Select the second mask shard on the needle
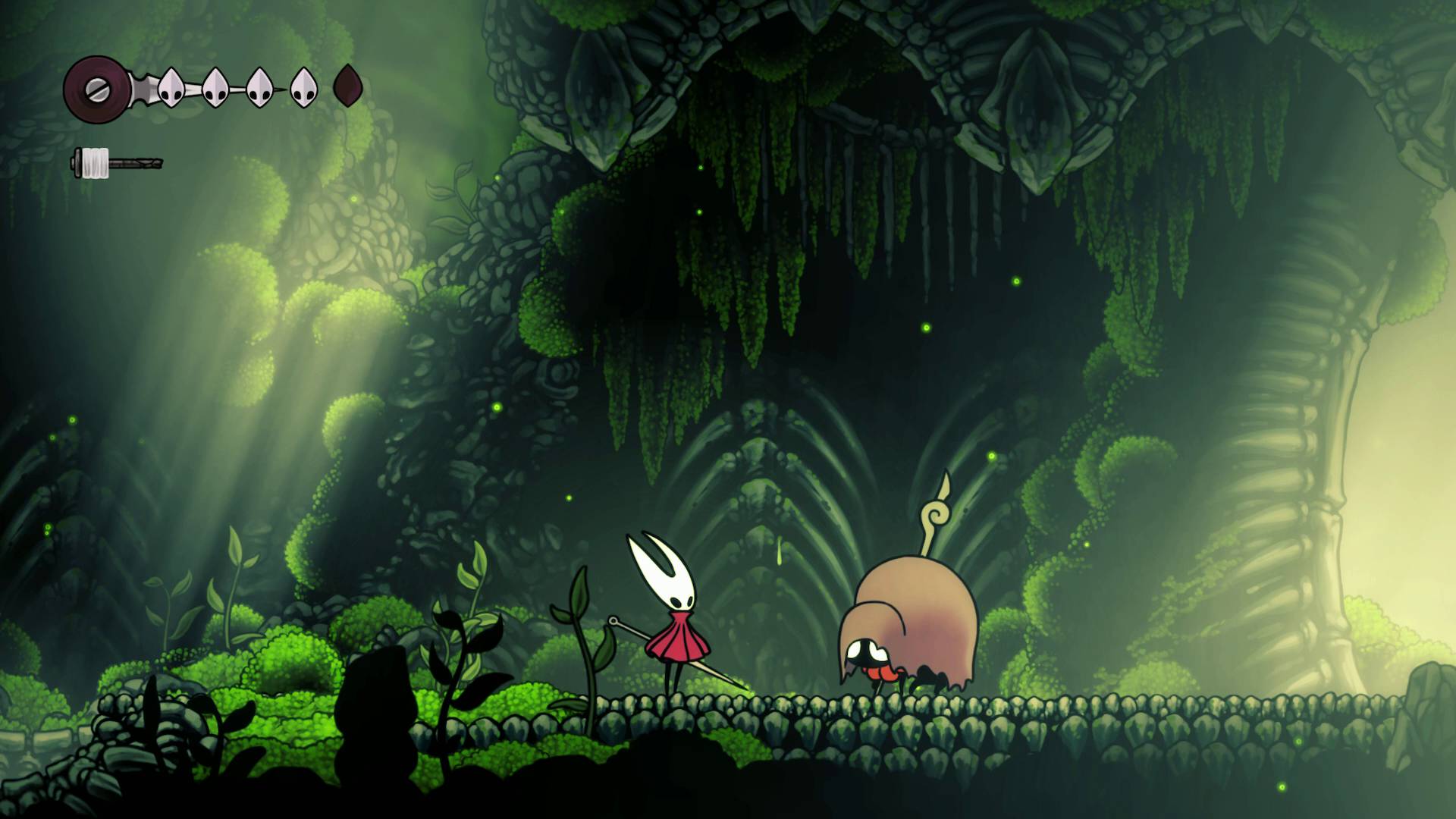The height and width of the screenshot is (819, 1456). tap(215, 86)
